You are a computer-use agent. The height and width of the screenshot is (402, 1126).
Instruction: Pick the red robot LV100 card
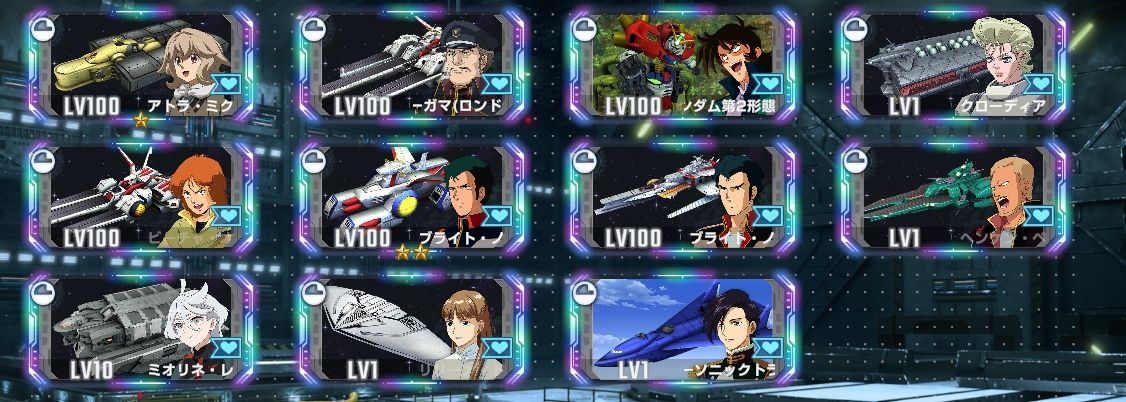683,66
